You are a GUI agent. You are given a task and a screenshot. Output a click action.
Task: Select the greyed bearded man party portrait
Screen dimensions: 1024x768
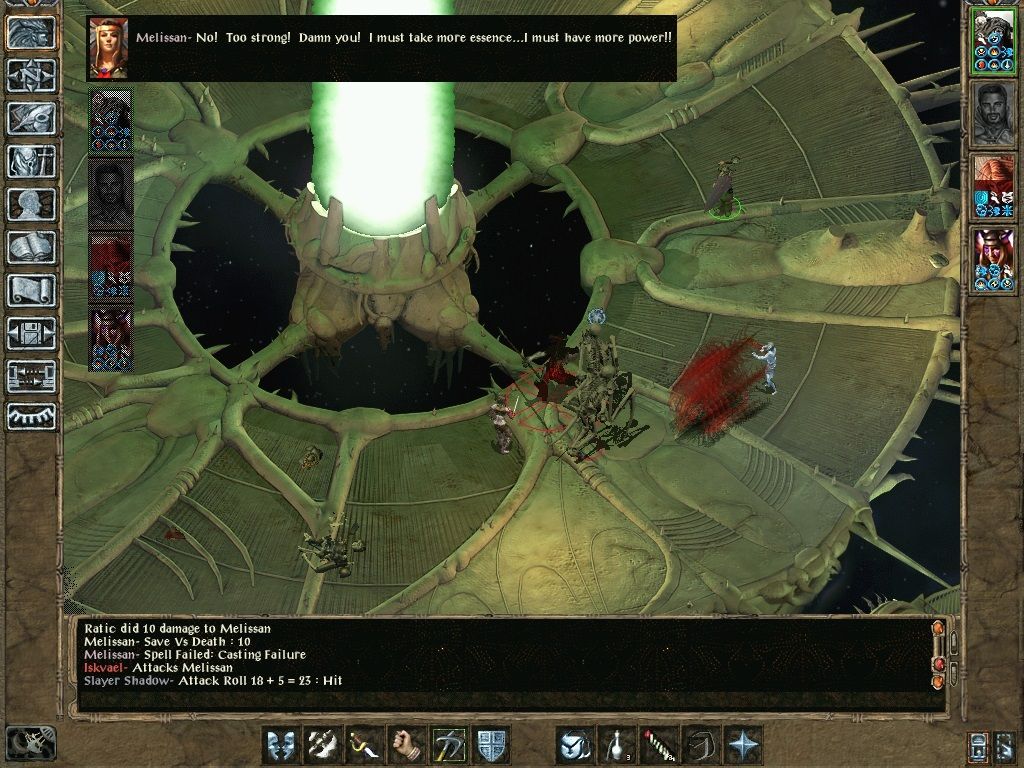tap(993, 112)
